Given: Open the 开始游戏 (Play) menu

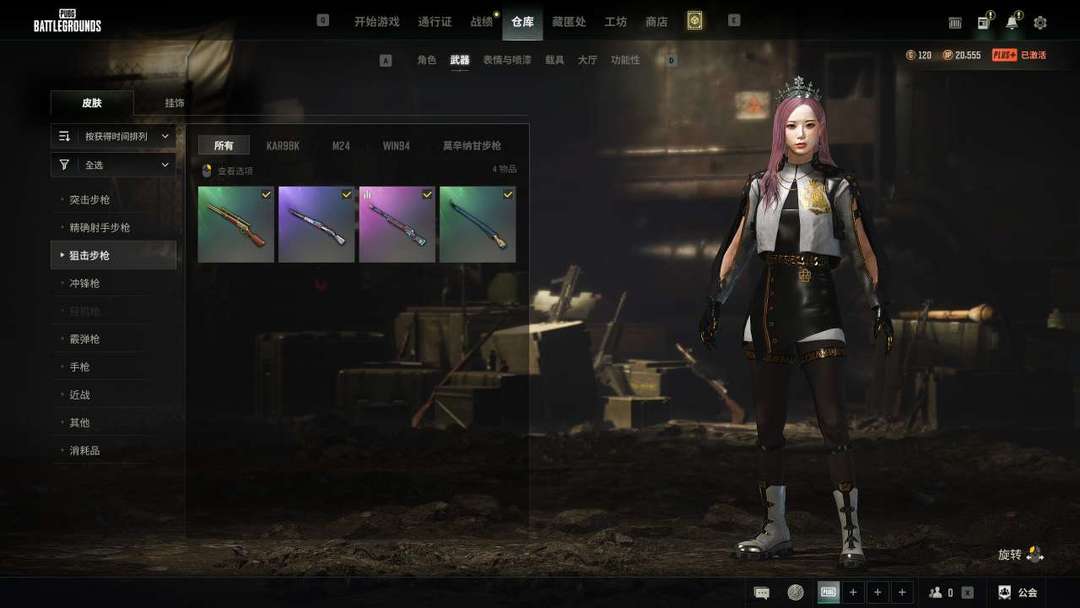Looking at the screenshot, I should (376, 22).
